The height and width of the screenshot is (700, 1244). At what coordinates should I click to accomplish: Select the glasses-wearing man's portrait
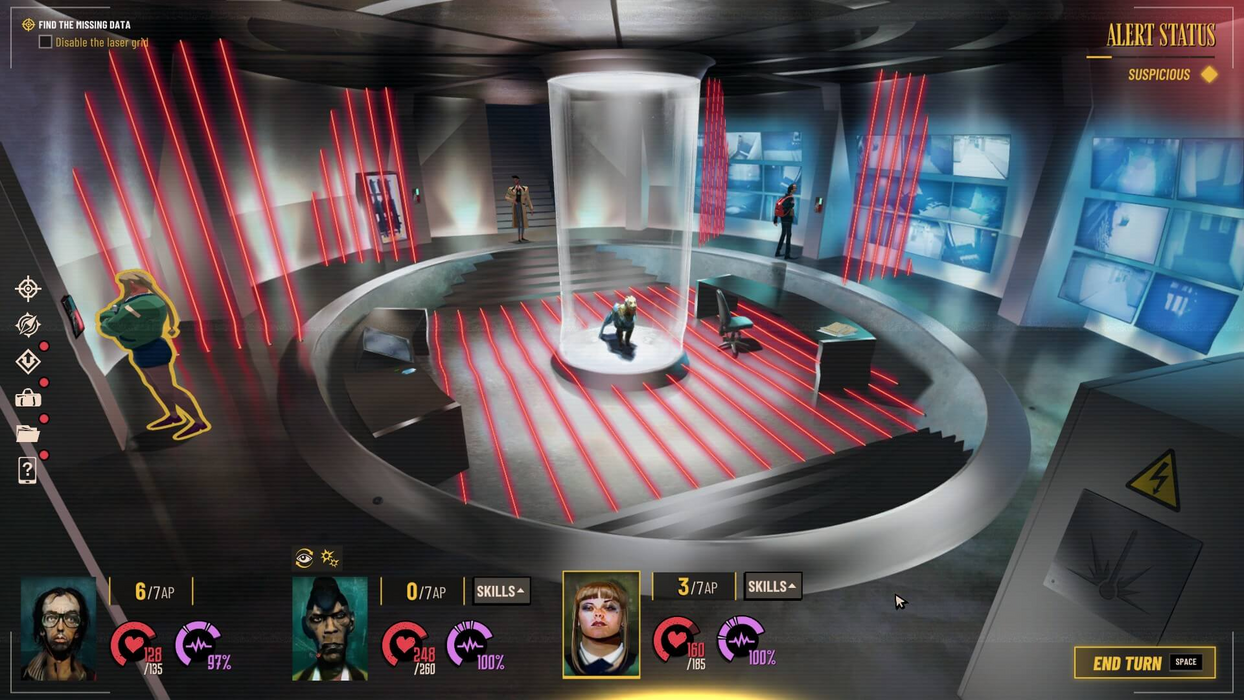coord(58,629)
